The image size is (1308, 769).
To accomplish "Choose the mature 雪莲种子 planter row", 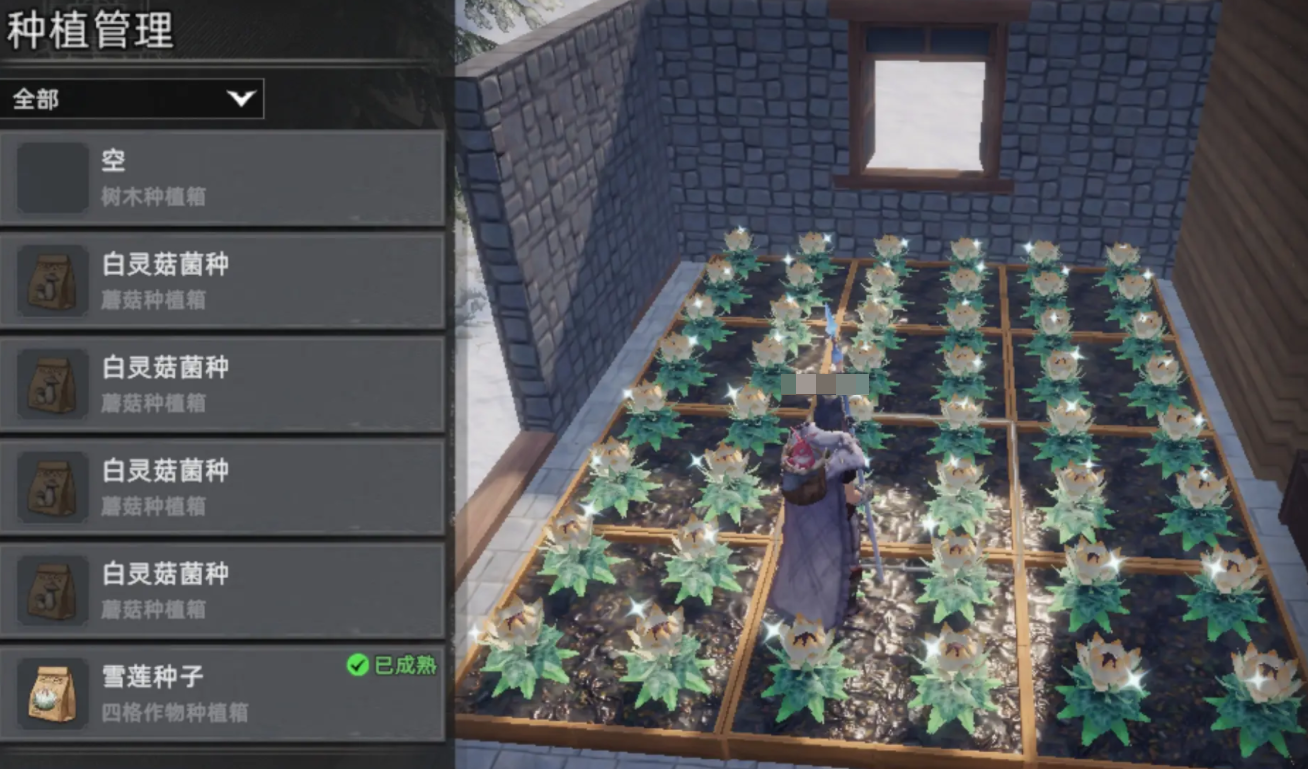I will click(222, 693).
